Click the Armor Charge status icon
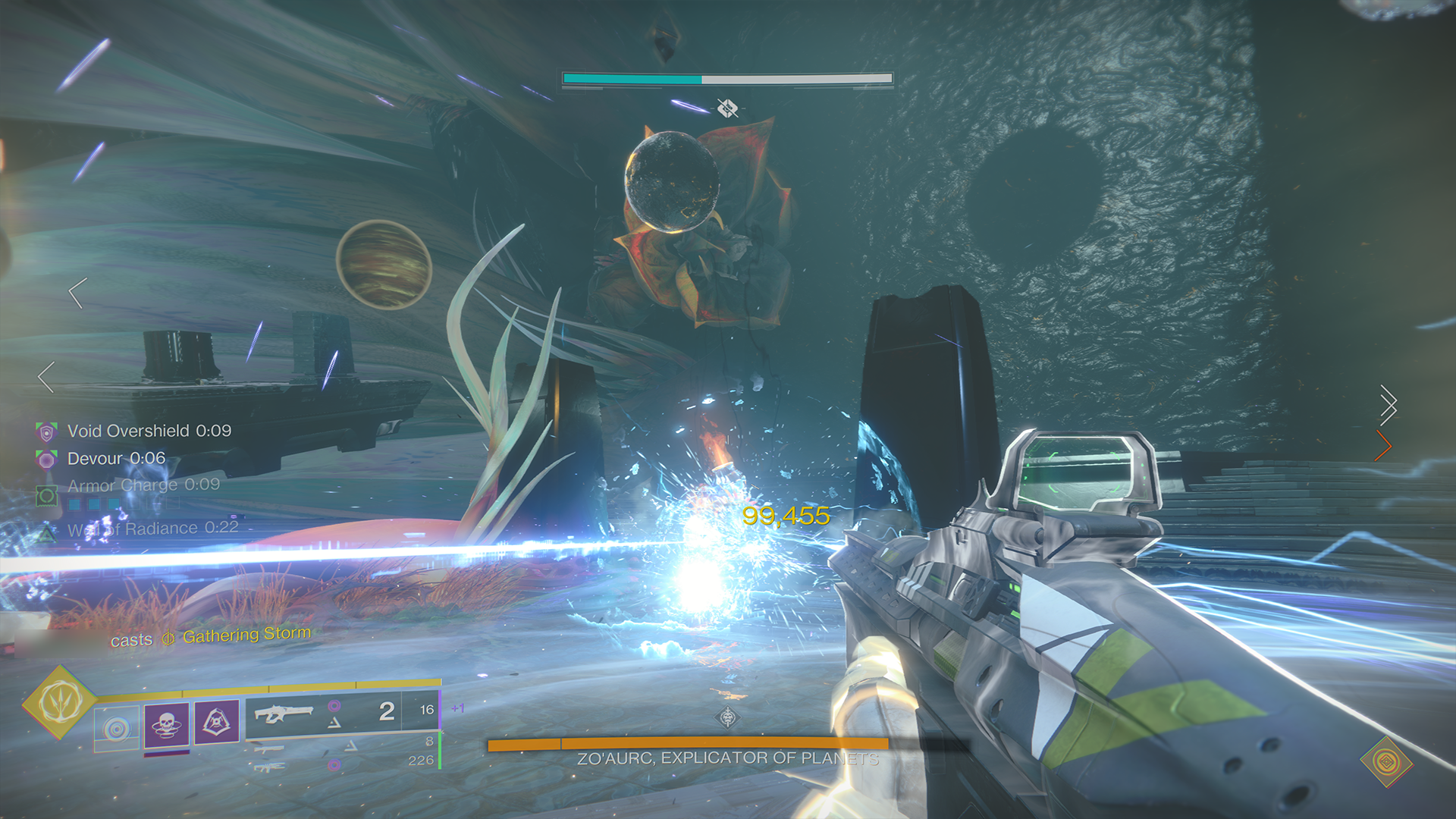Screen dimensions: 1456x819 [47, 496]
